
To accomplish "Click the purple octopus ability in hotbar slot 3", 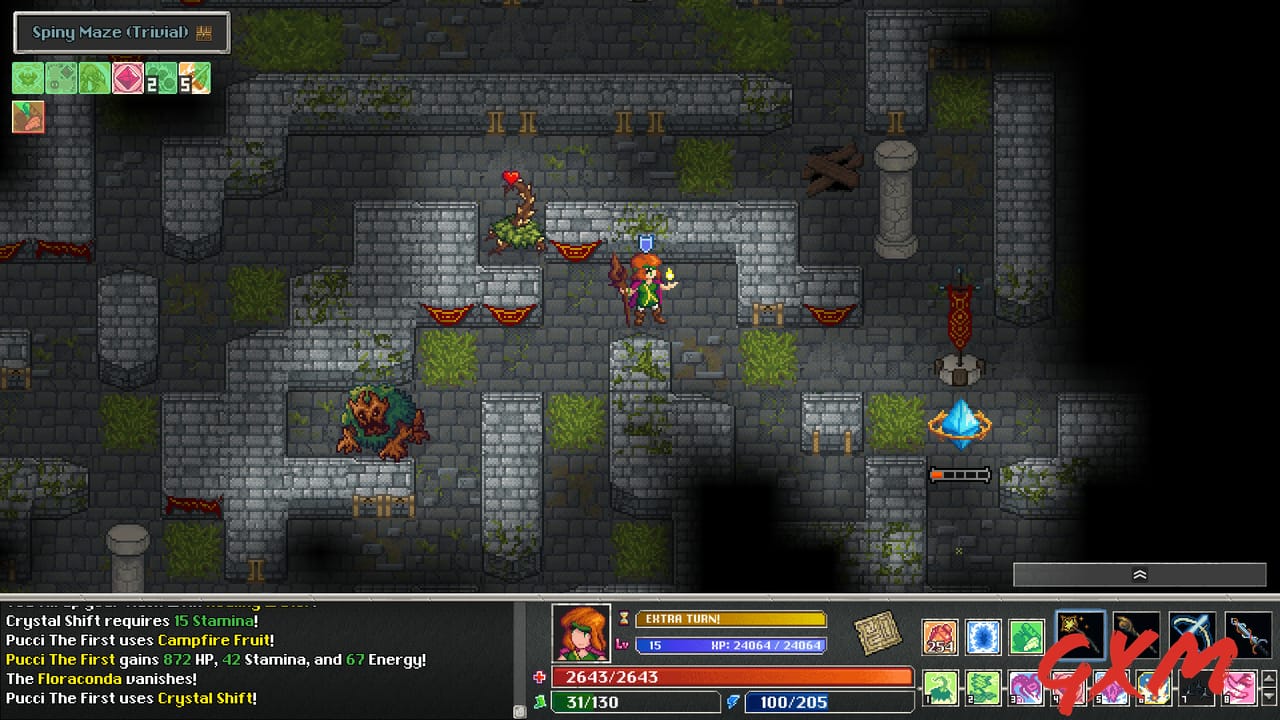I will 1024,688.
